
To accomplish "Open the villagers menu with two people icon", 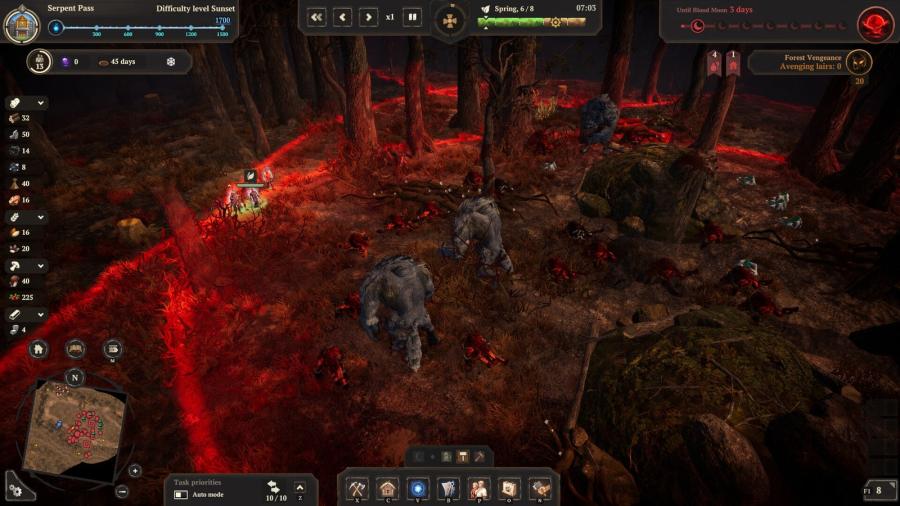I will (x=480, y=489).
